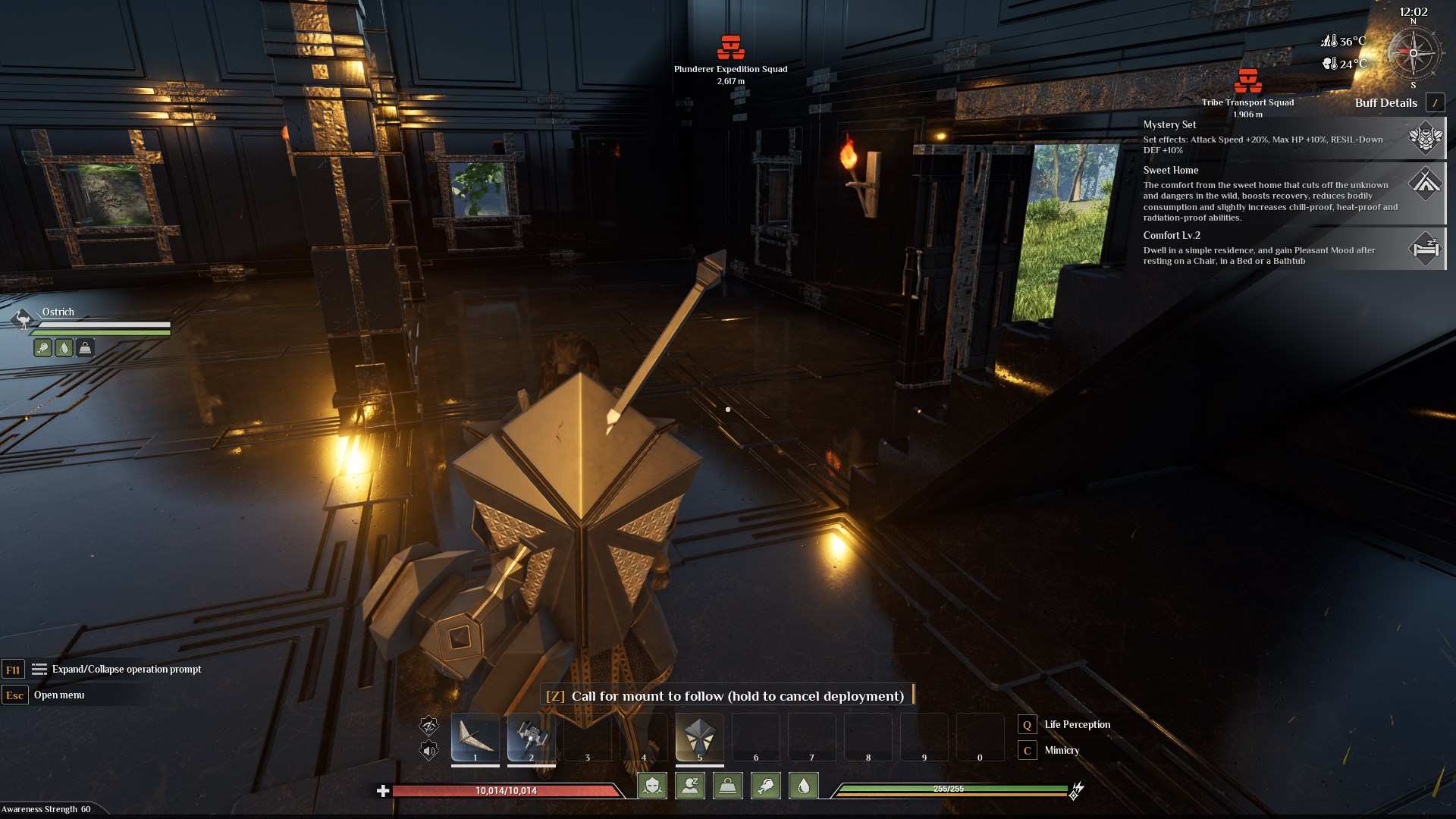Select the Ostrich mount portrait

23,319
